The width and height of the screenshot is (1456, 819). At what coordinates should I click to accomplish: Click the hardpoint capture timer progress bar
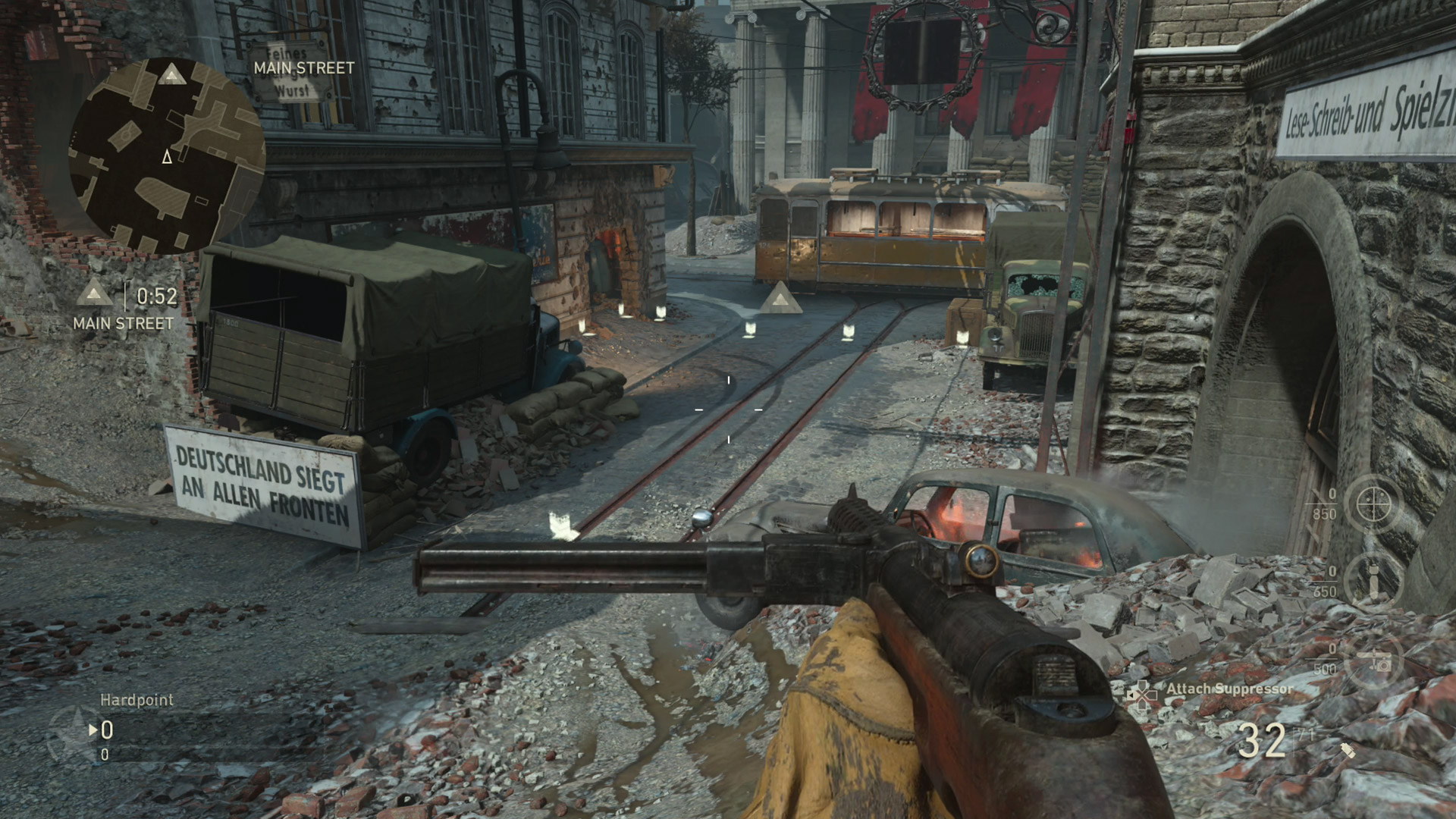[x=127, y=298]
